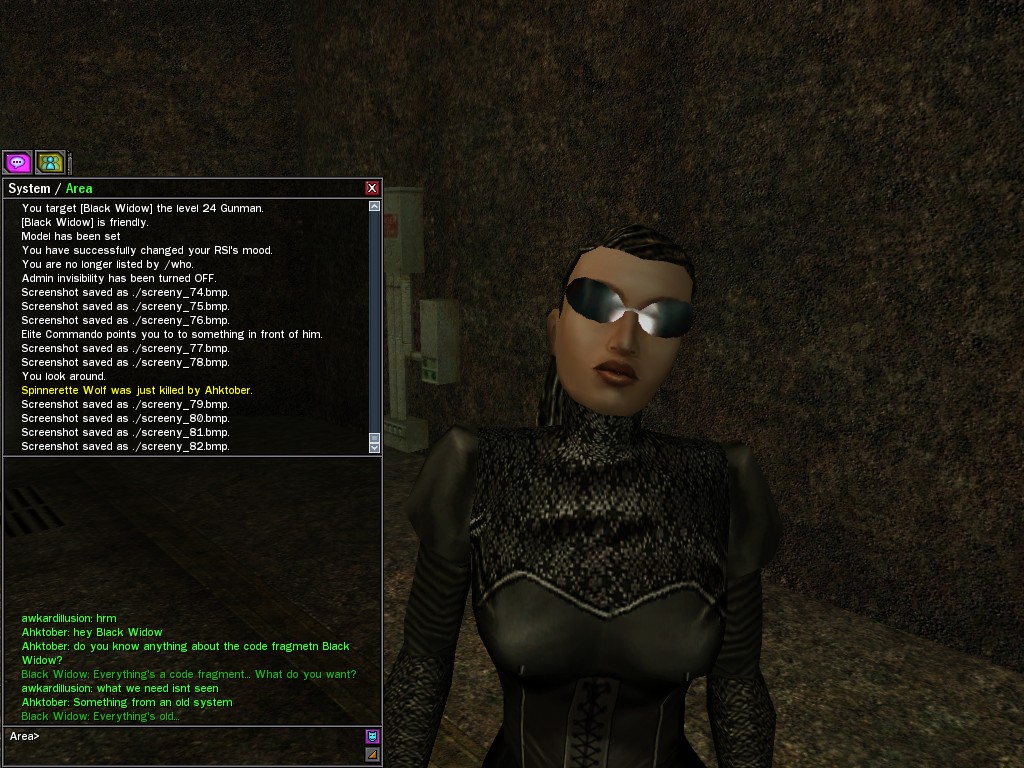Click the orange triangle resize corner

372,754
